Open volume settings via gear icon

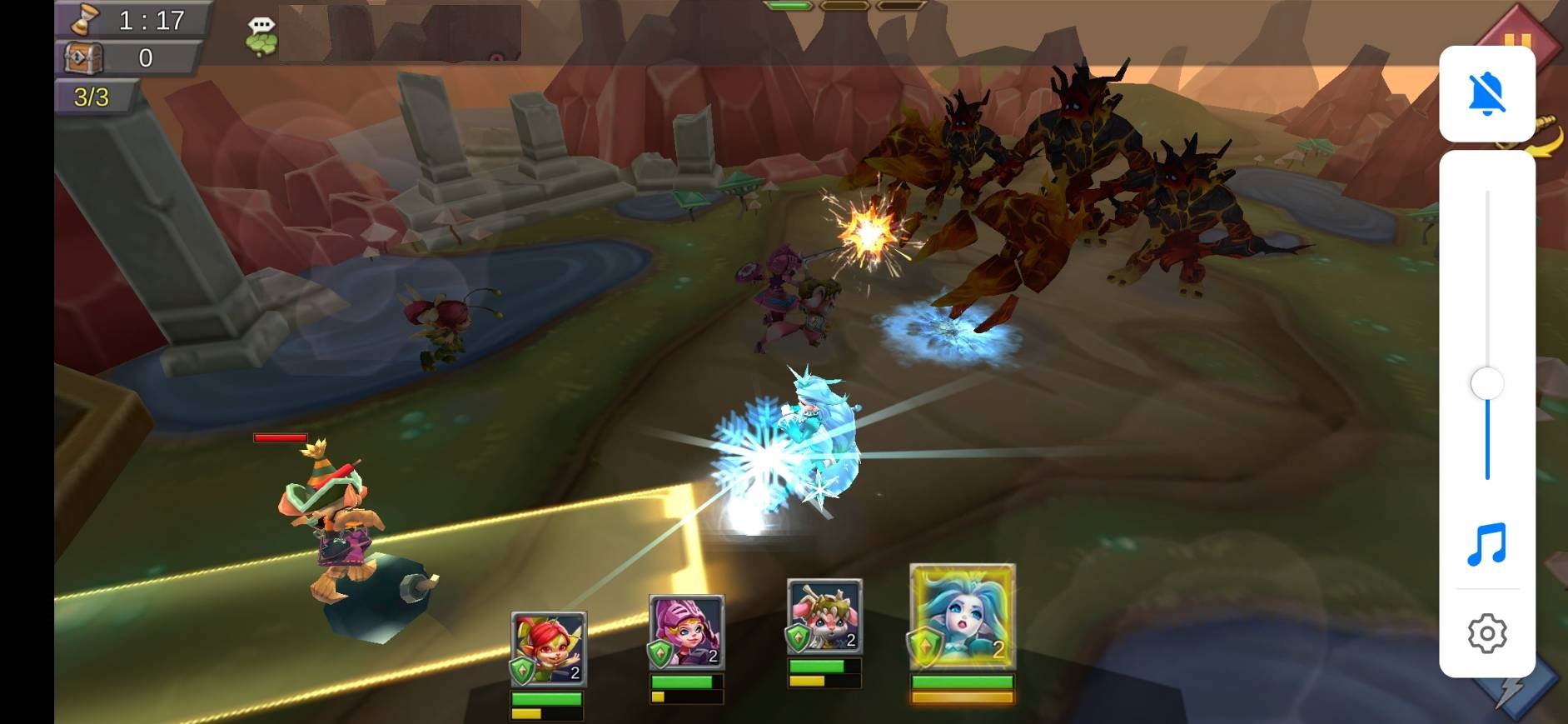pyautogui.click(x=1487, y=634)
